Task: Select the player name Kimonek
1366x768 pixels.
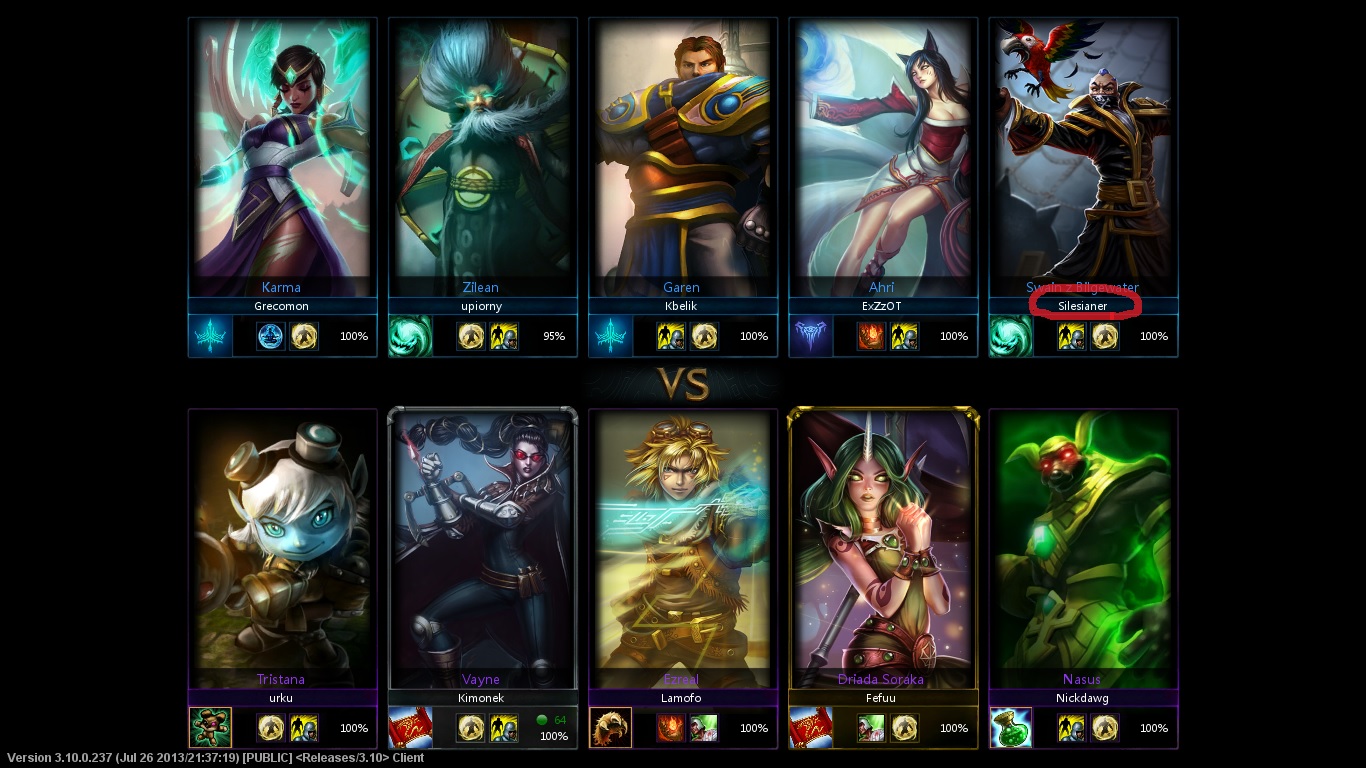Action: (482, 698)
